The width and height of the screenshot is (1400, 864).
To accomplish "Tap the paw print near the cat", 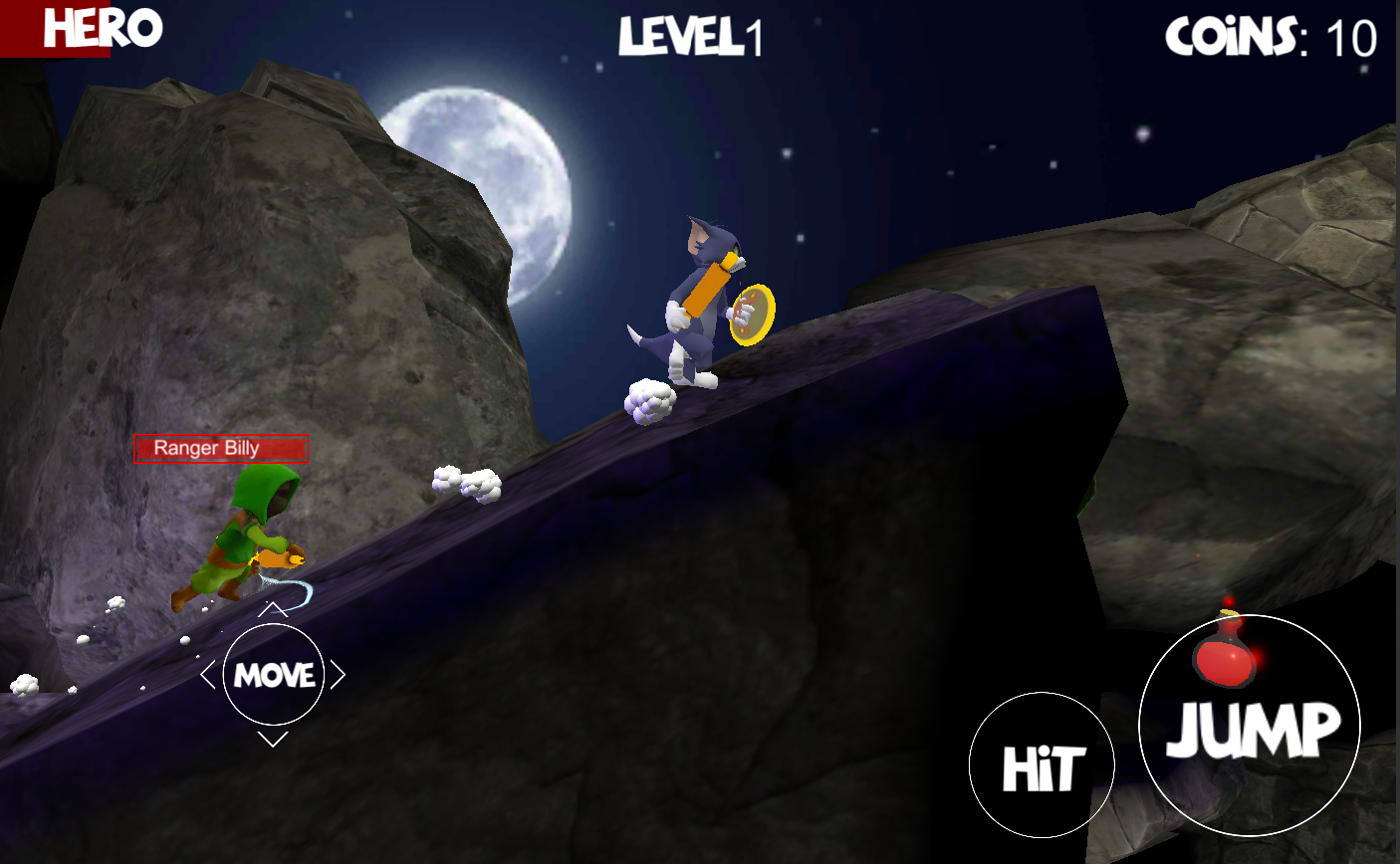I will coord(650,399).
